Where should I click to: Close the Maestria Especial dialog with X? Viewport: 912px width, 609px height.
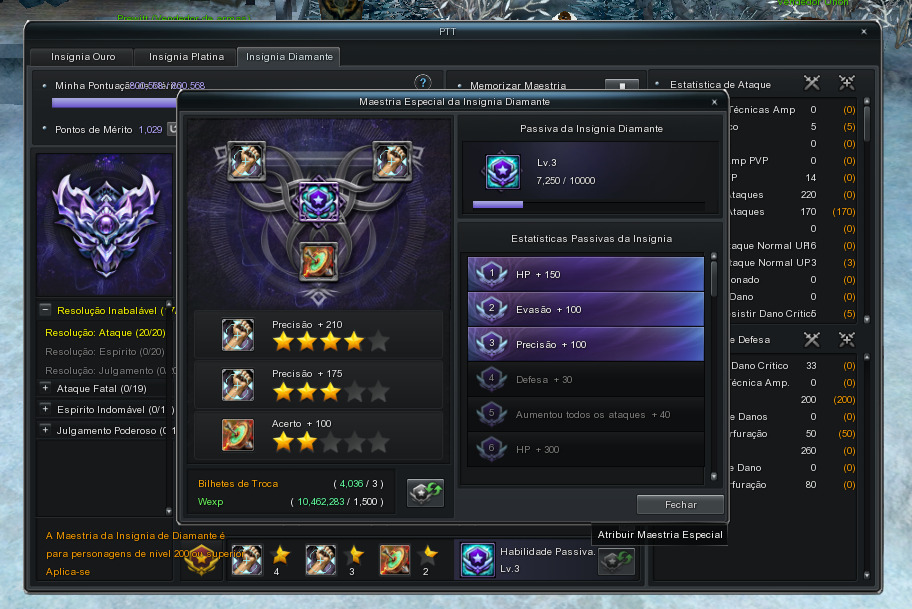714,102
